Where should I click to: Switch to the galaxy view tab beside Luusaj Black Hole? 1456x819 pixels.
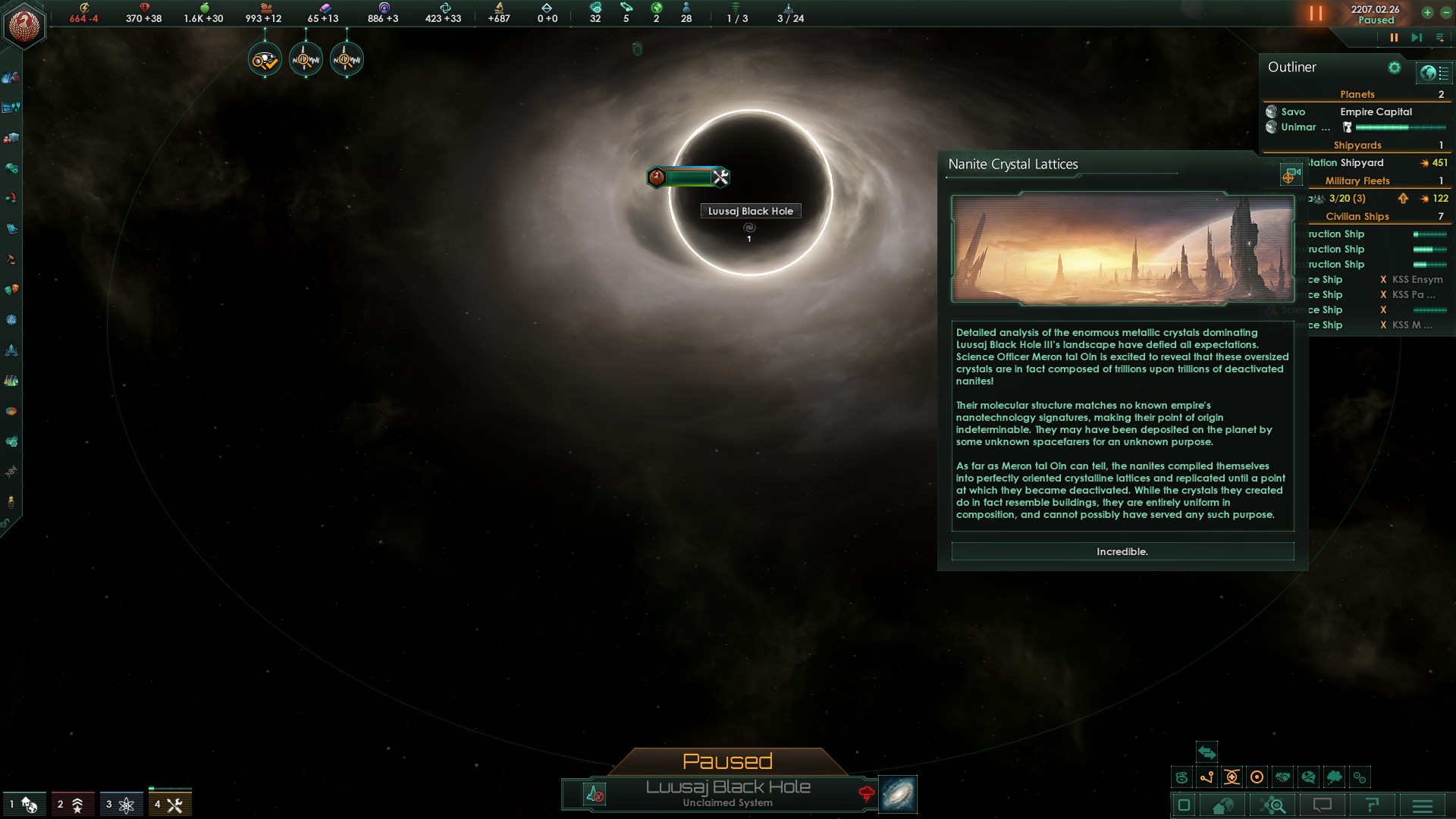pyautogui.click(x=896, y=794)
